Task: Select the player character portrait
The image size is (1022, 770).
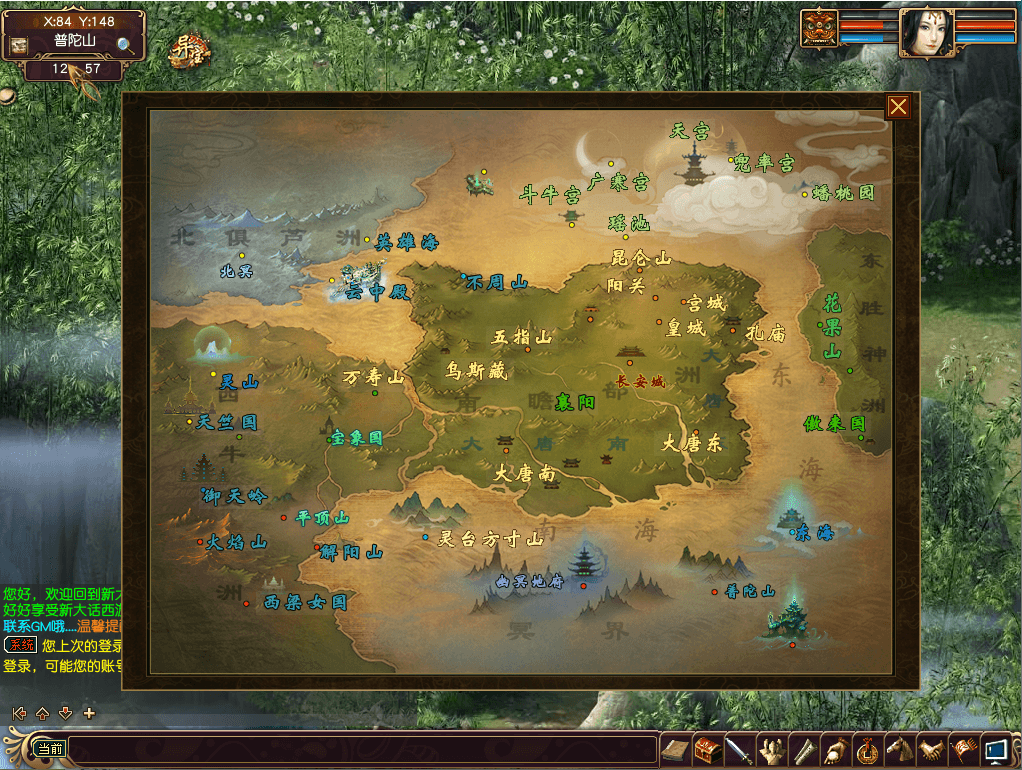Action: point(924,32)
